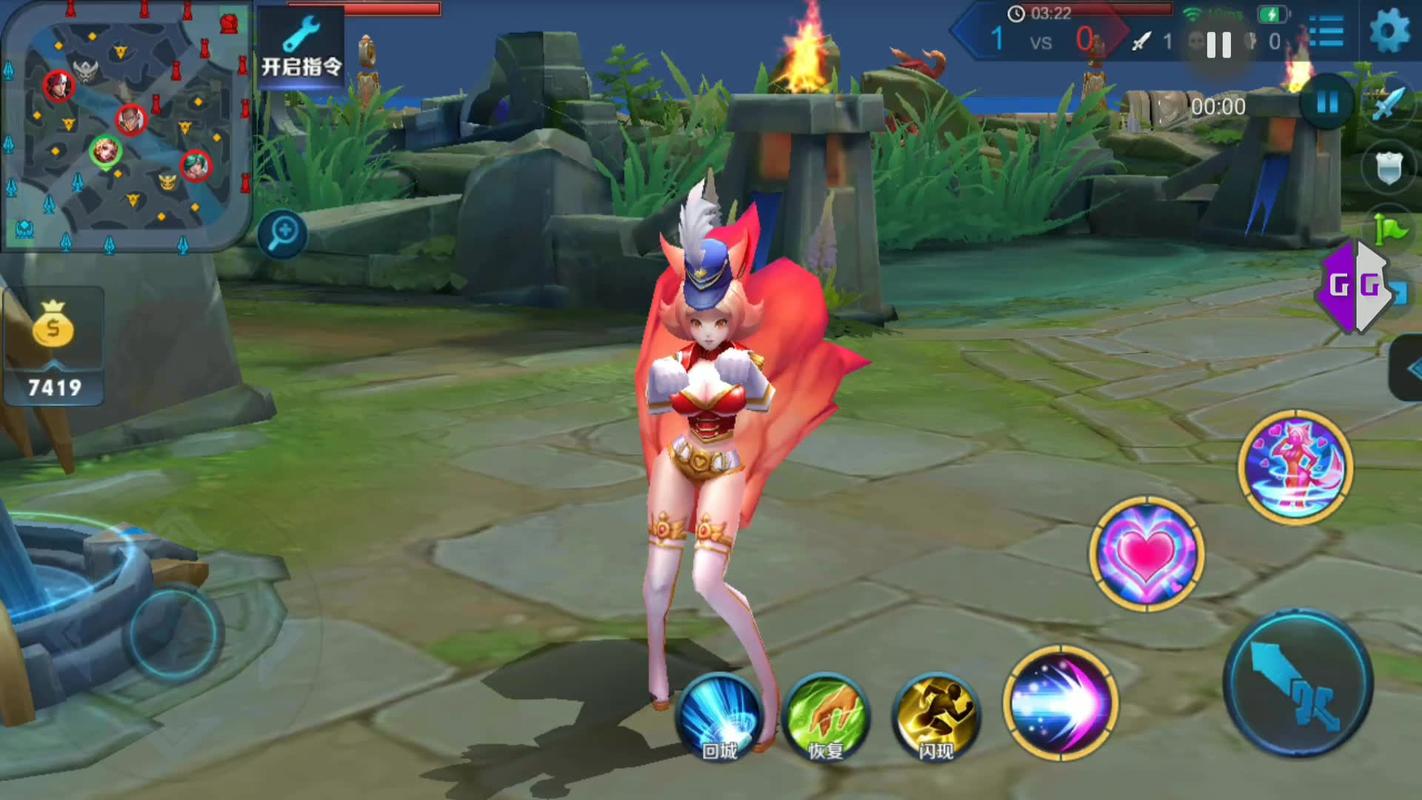
Task: Use the 恢复 heal spell
Action: pos(826,716)
